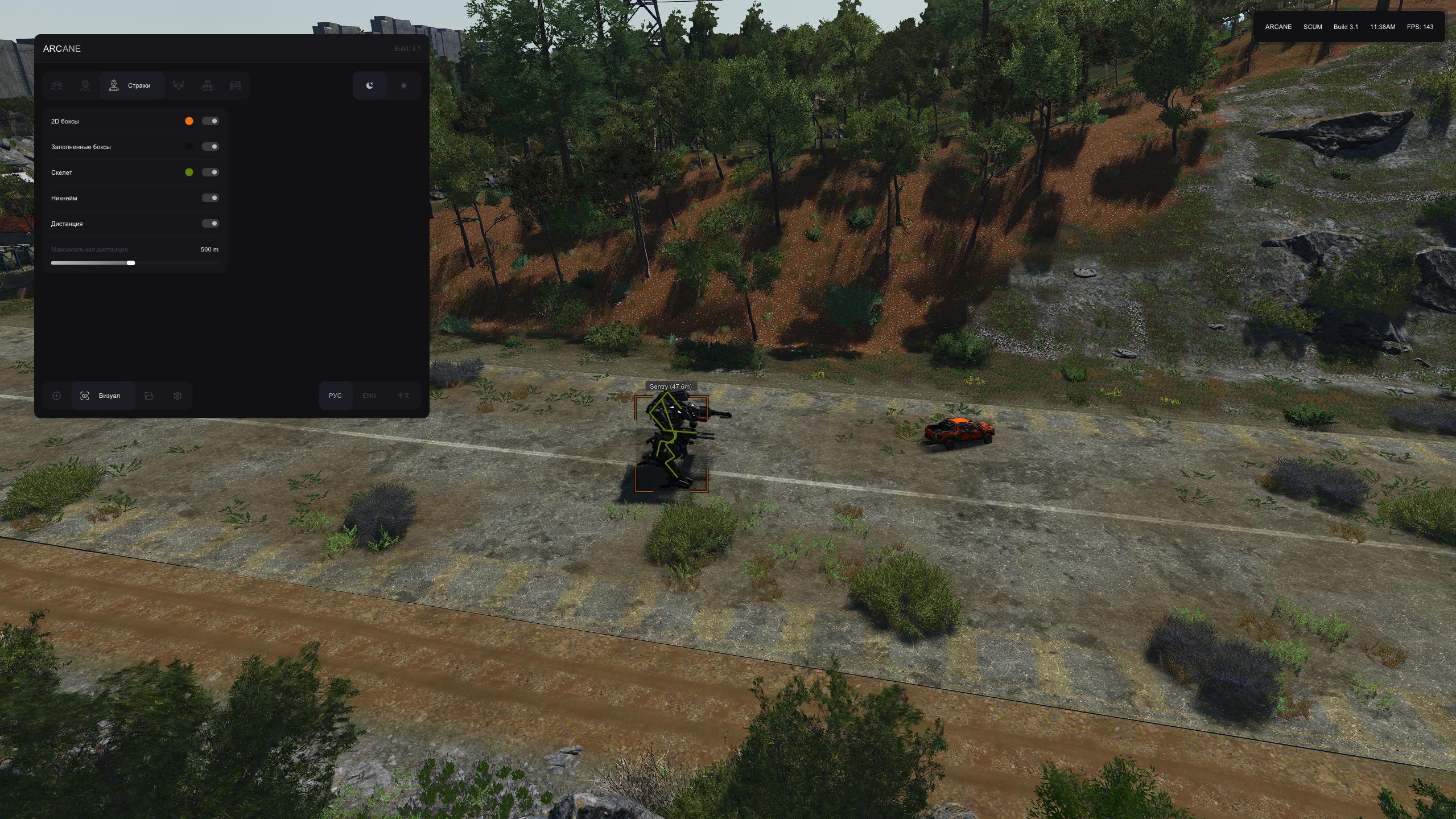Switch to the stacked cubes tab
This screenshot has height=819, width=1456.
click(208, 85)
